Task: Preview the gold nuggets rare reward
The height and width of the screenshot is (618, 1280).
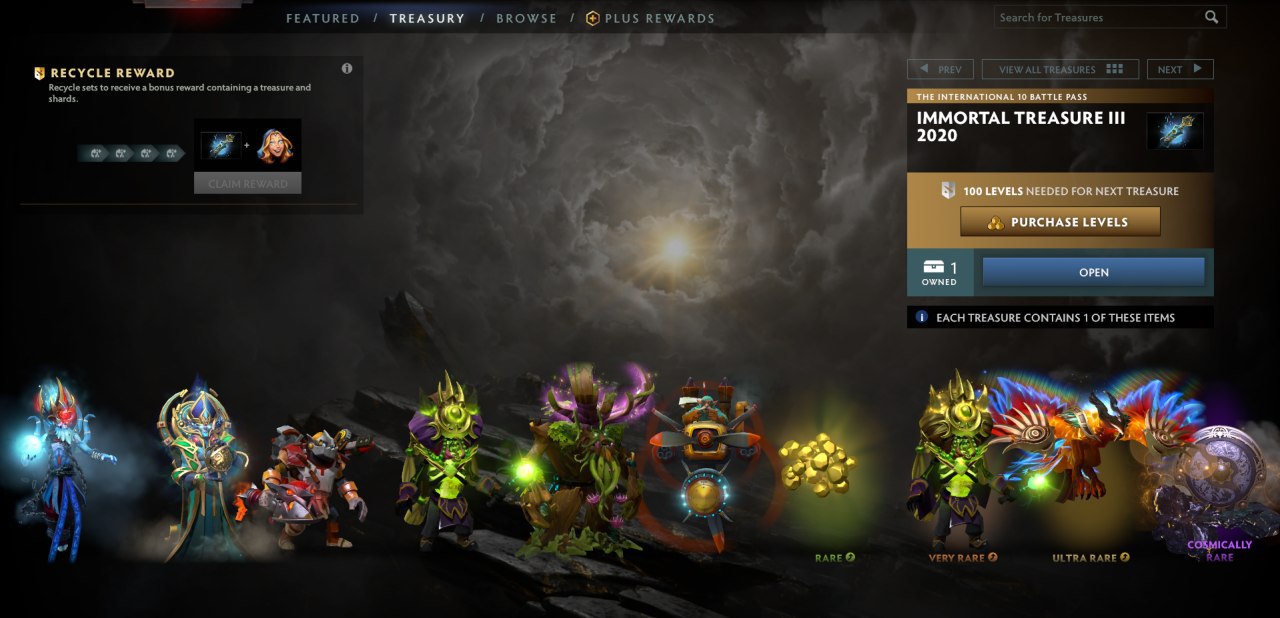Action: point(817,464)
